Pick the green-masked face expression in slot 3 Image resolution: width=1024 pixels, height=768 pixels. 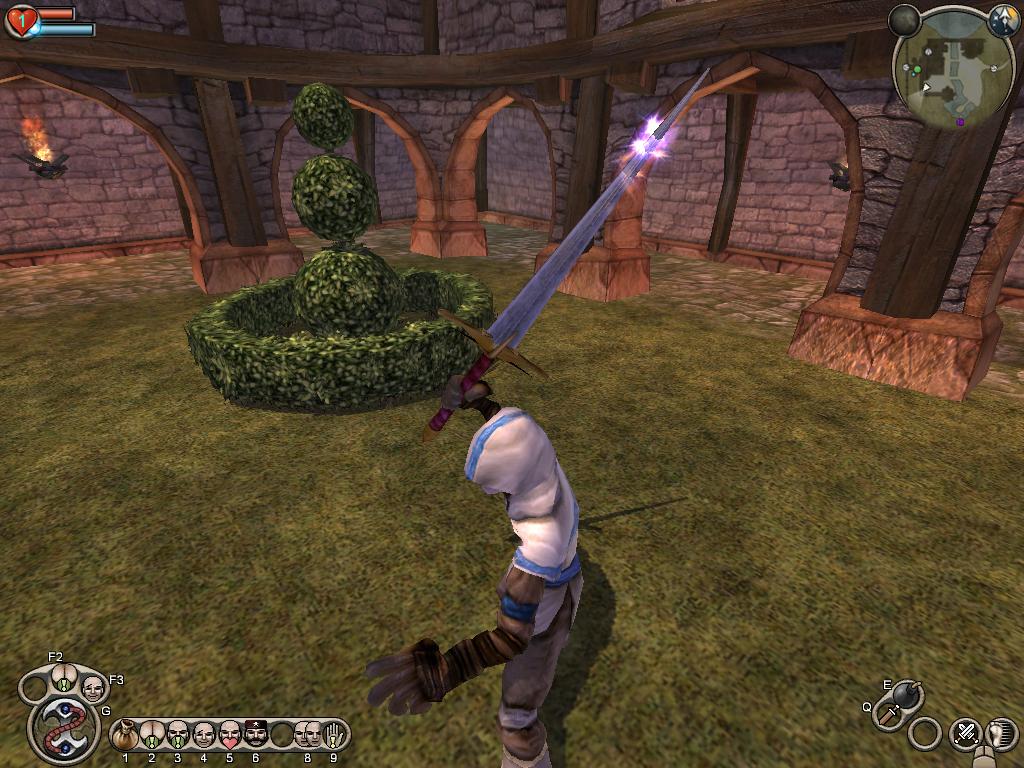177,736
